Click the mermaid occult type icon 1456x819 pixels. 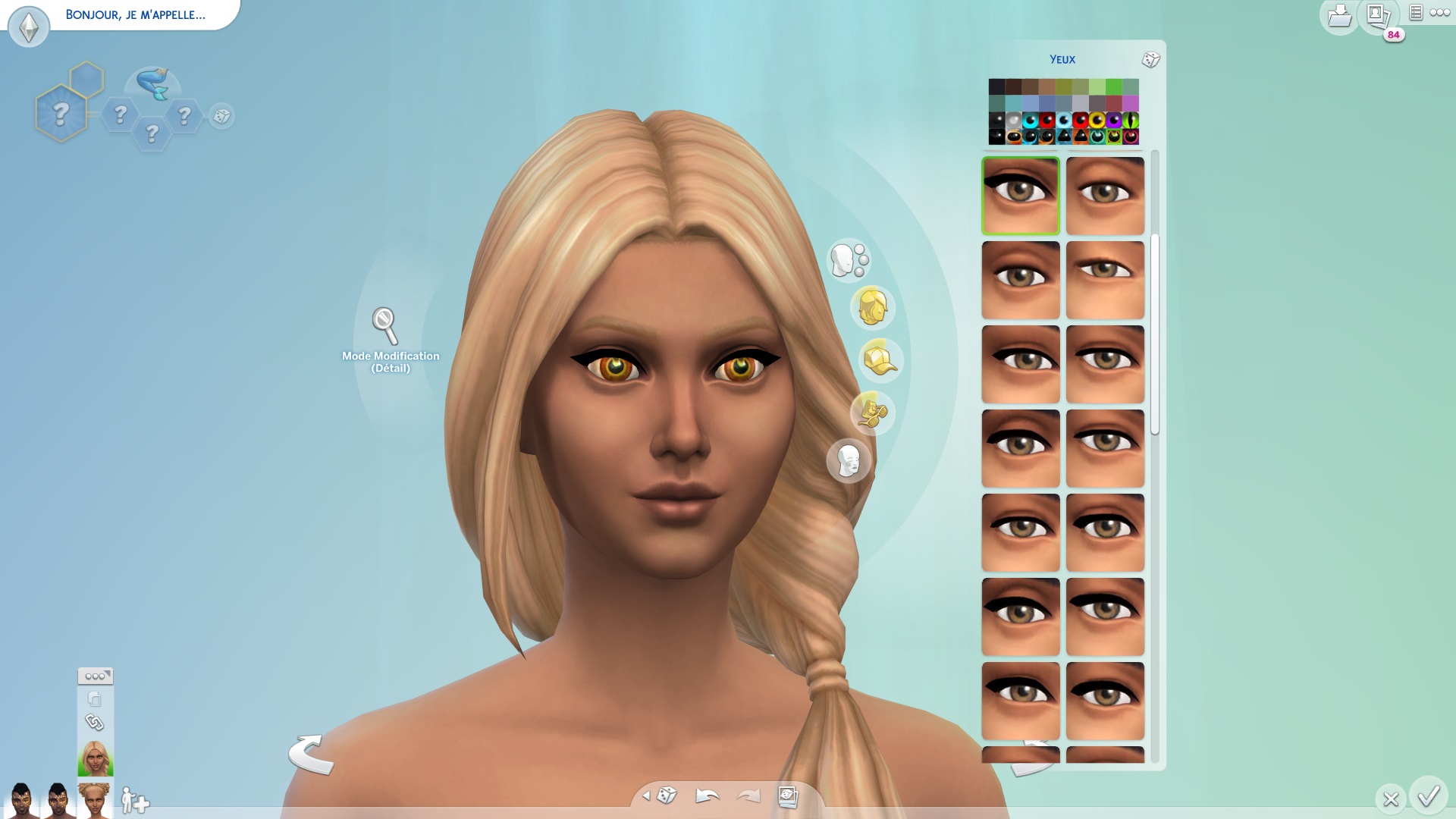pos(152,84)
